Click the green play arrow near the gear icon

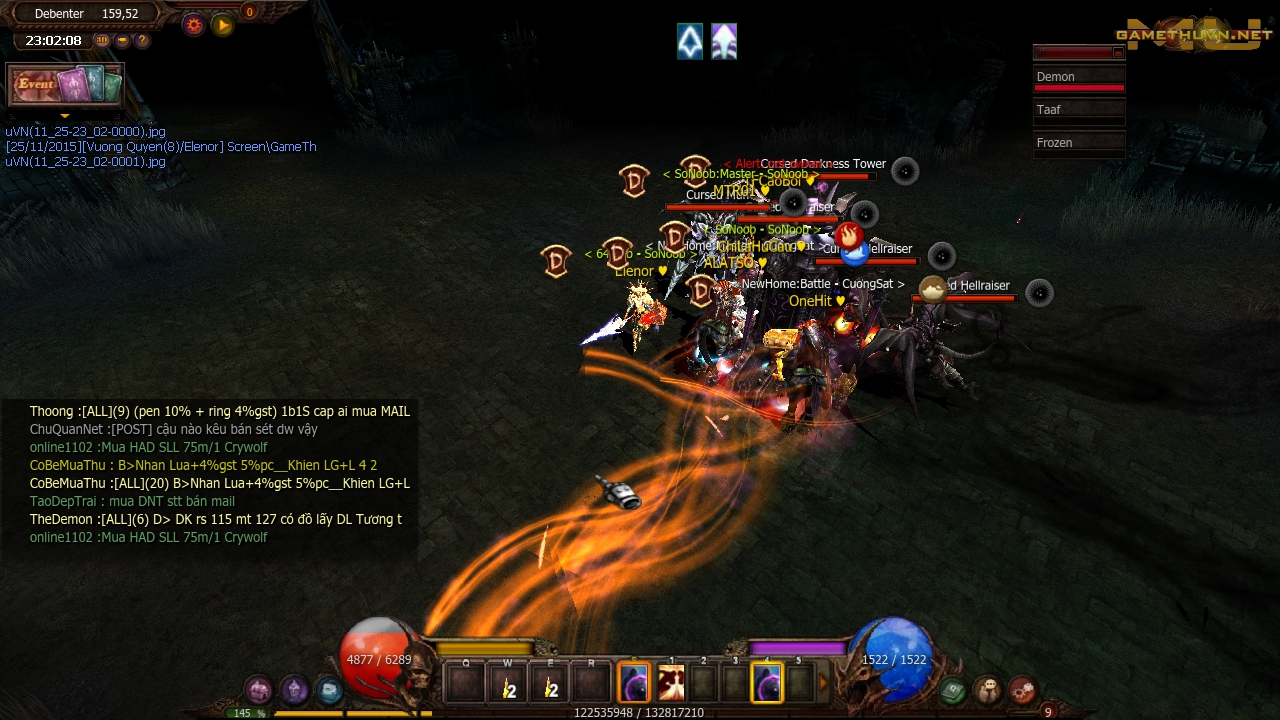[x=222, y=25]
